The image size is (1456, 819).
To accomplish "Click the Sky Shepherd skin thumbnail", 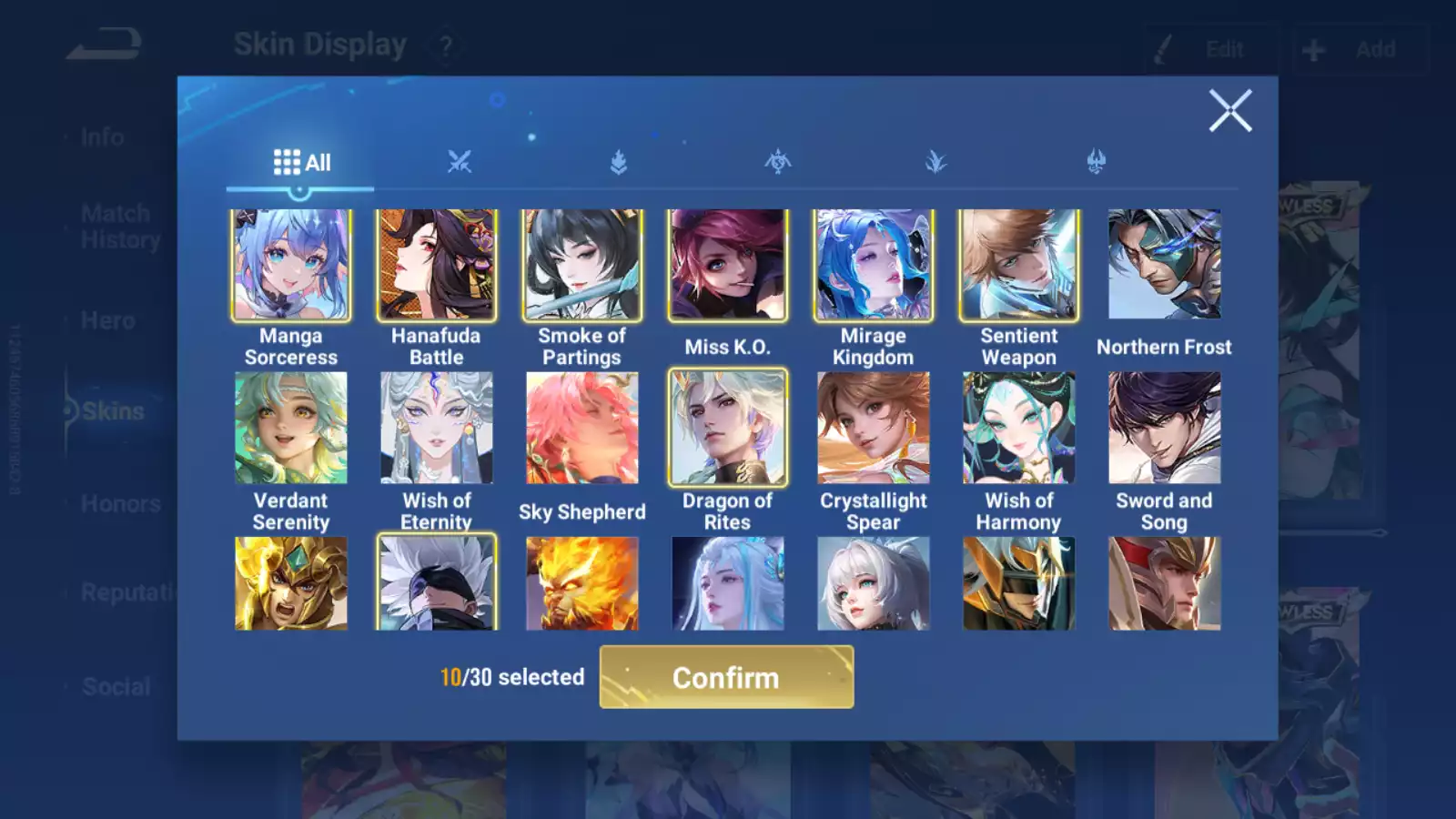I will pyautogui.click(x=582, y=428).
